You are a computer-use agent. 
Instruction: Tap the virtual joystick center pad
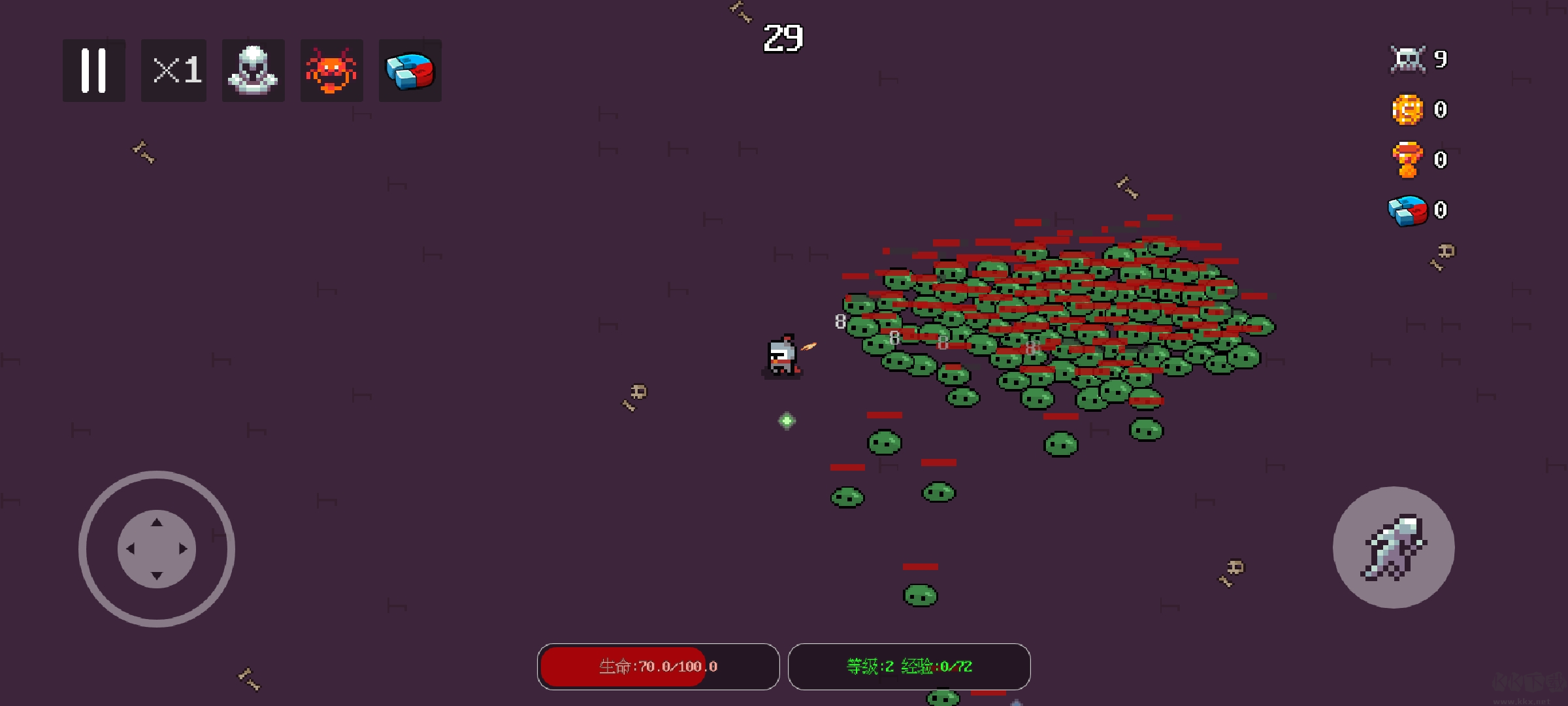click(157, 549)
